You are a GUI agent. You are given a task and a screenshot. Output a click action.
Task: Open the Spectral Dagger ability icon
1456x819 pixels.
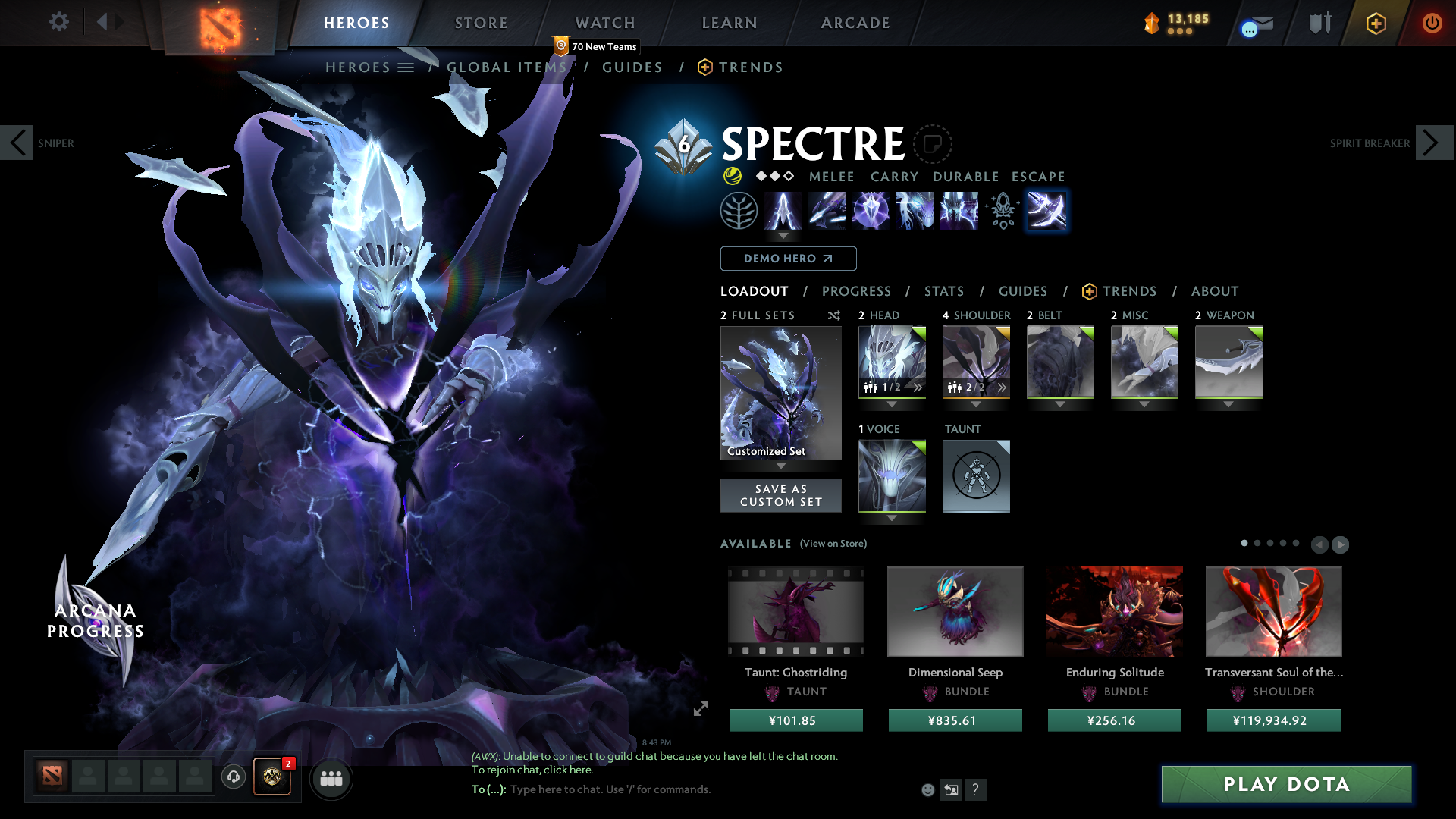pos(784,211)
